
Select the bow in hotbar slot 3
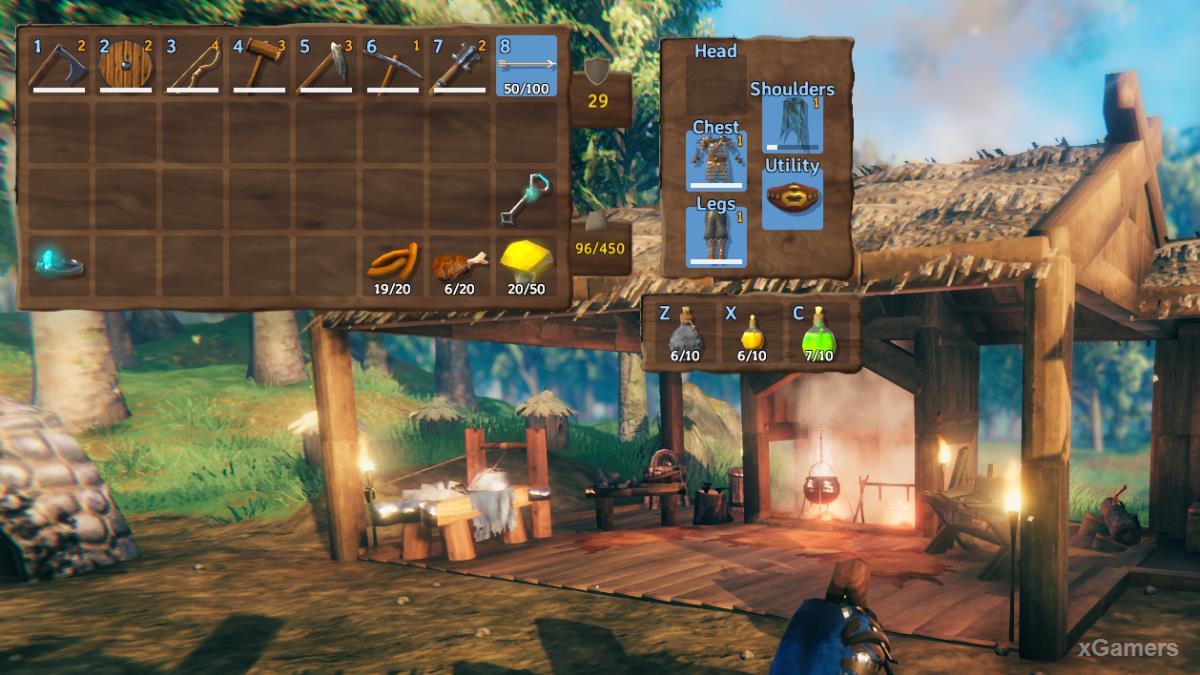193,66
